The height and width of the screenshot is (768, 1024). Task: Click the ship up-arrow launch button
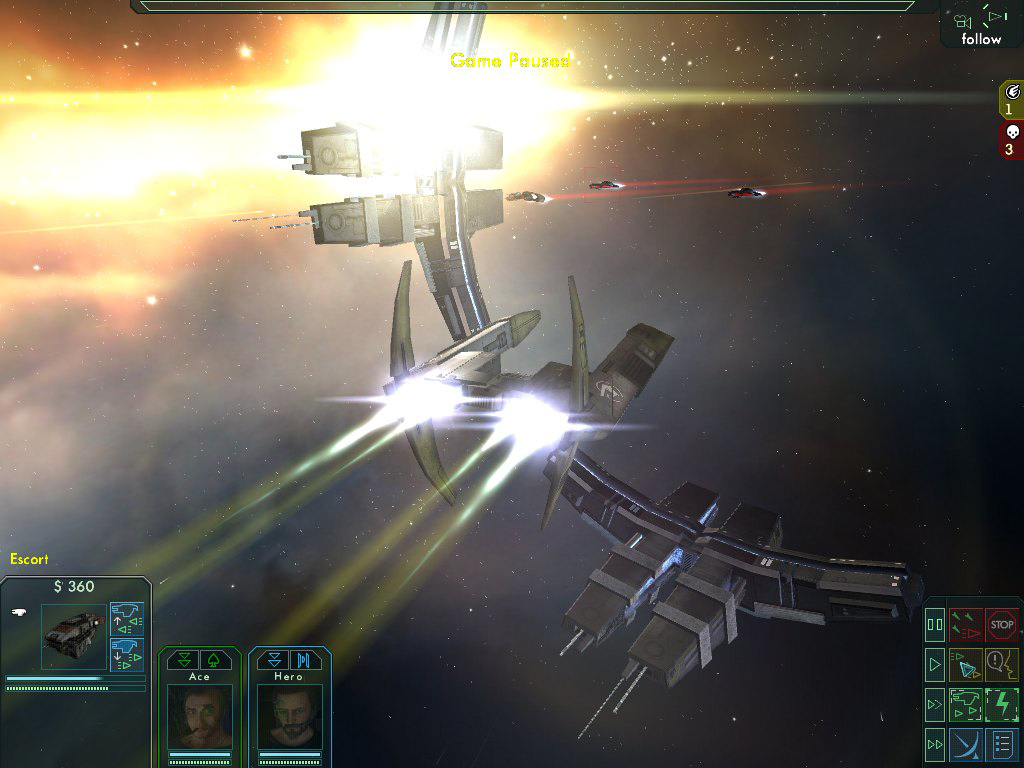click(x=127, y=618)
